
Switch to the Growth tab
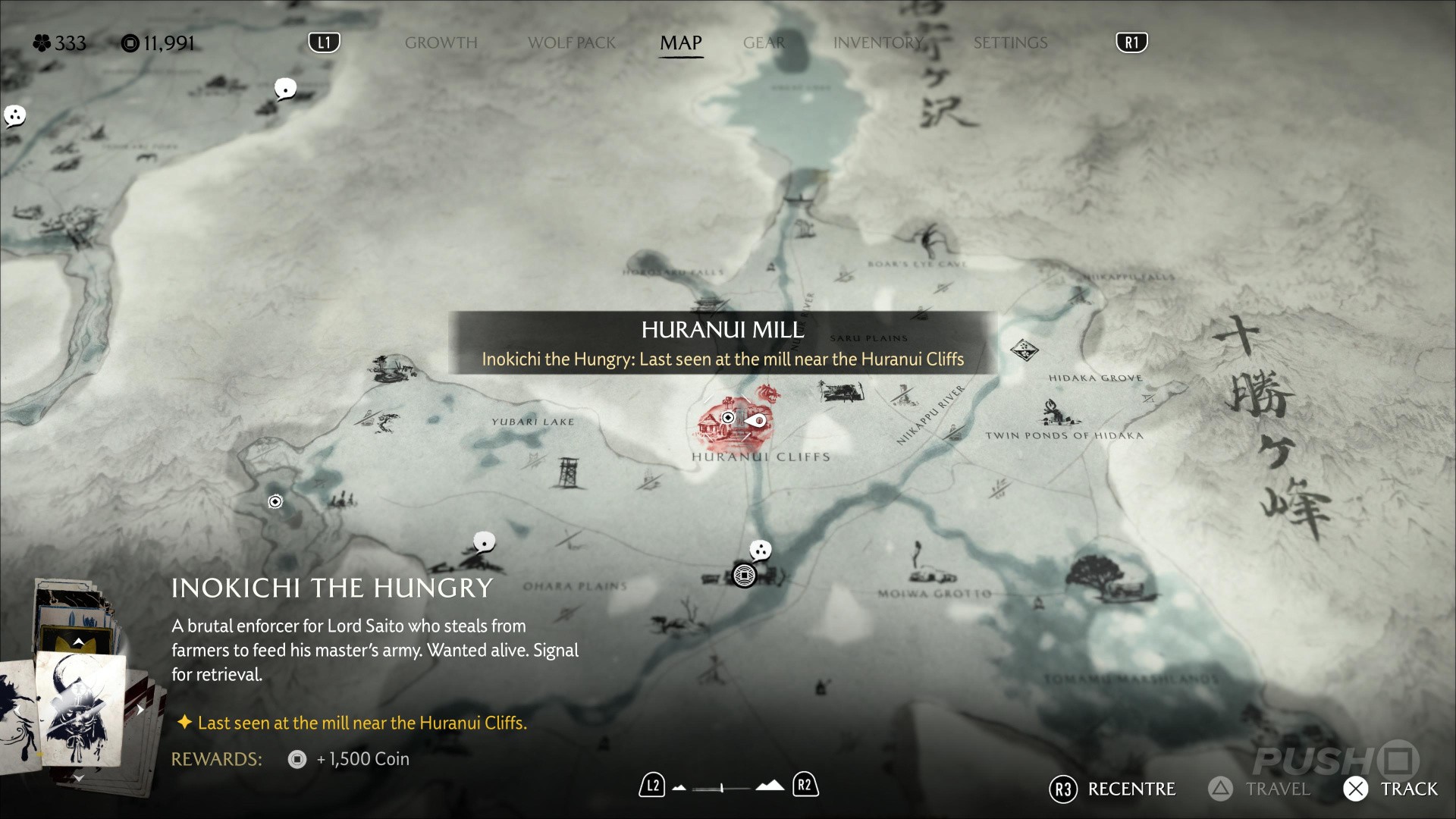click(x=441, y=43)
